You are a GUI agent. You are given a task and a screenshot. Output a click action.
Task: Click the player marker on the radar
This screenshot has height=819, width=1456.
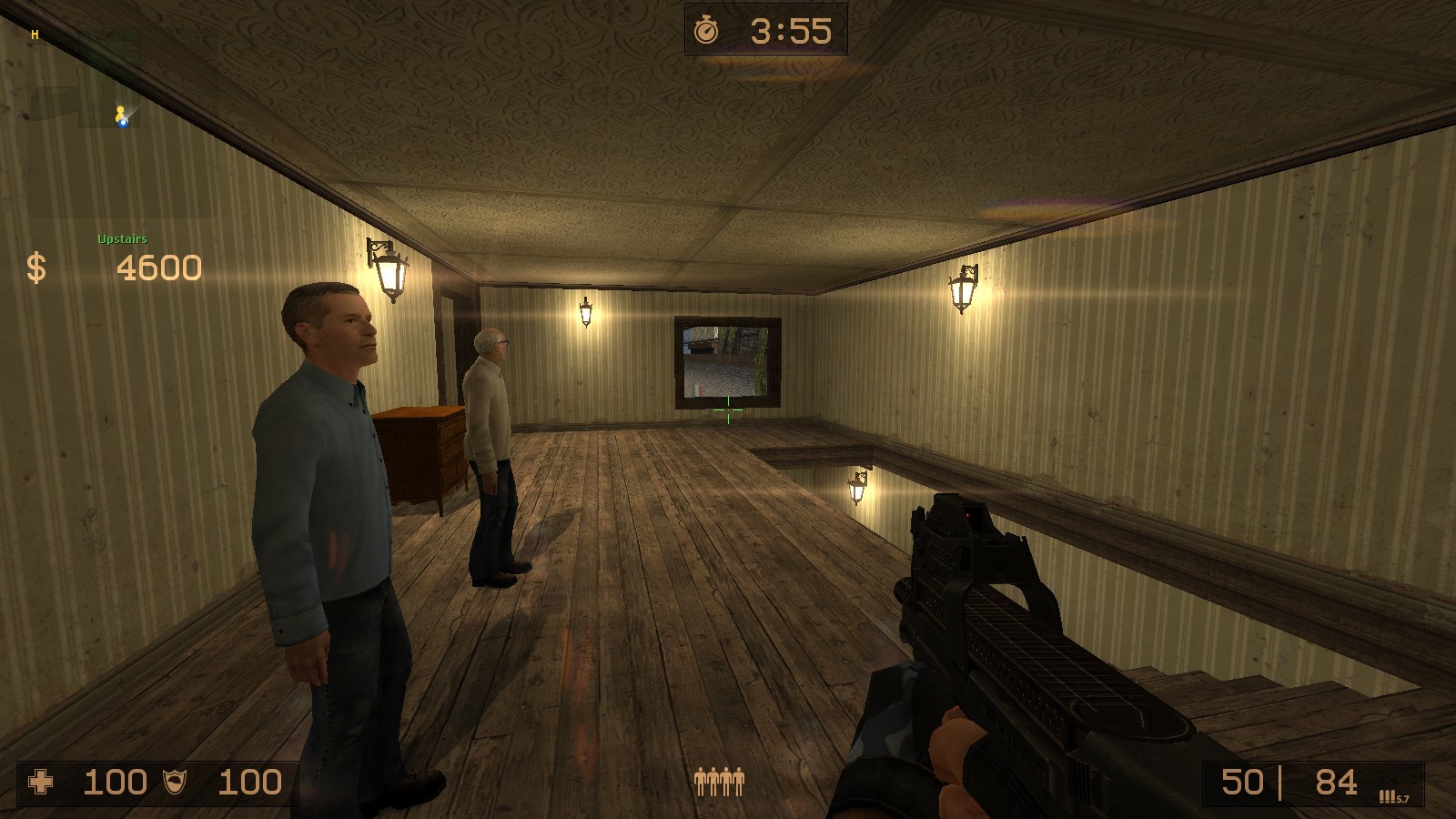(x=123, y=123)
